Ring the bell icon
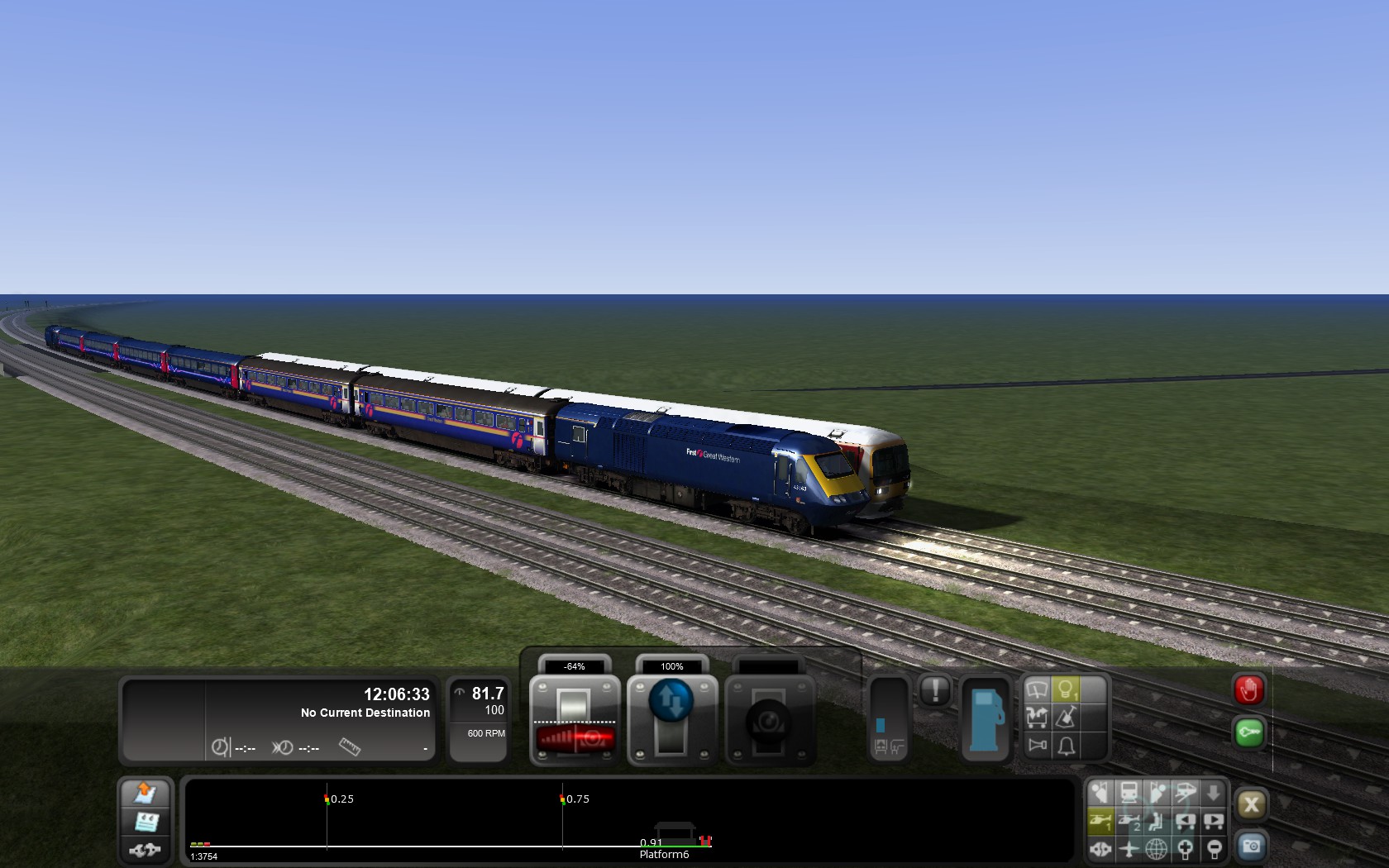 1066,746
